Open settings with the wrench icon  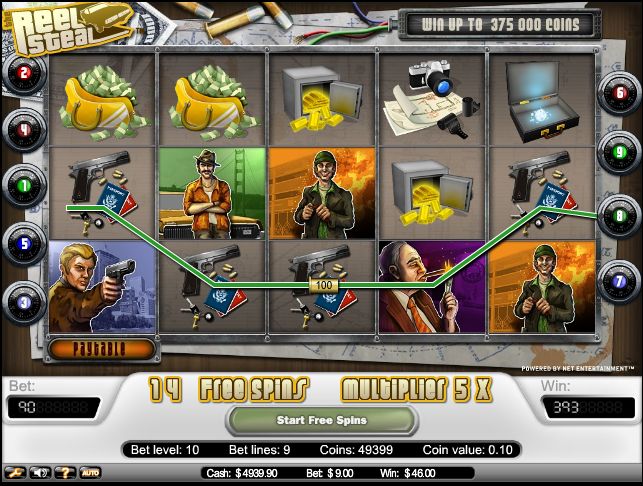click(16, 472)
